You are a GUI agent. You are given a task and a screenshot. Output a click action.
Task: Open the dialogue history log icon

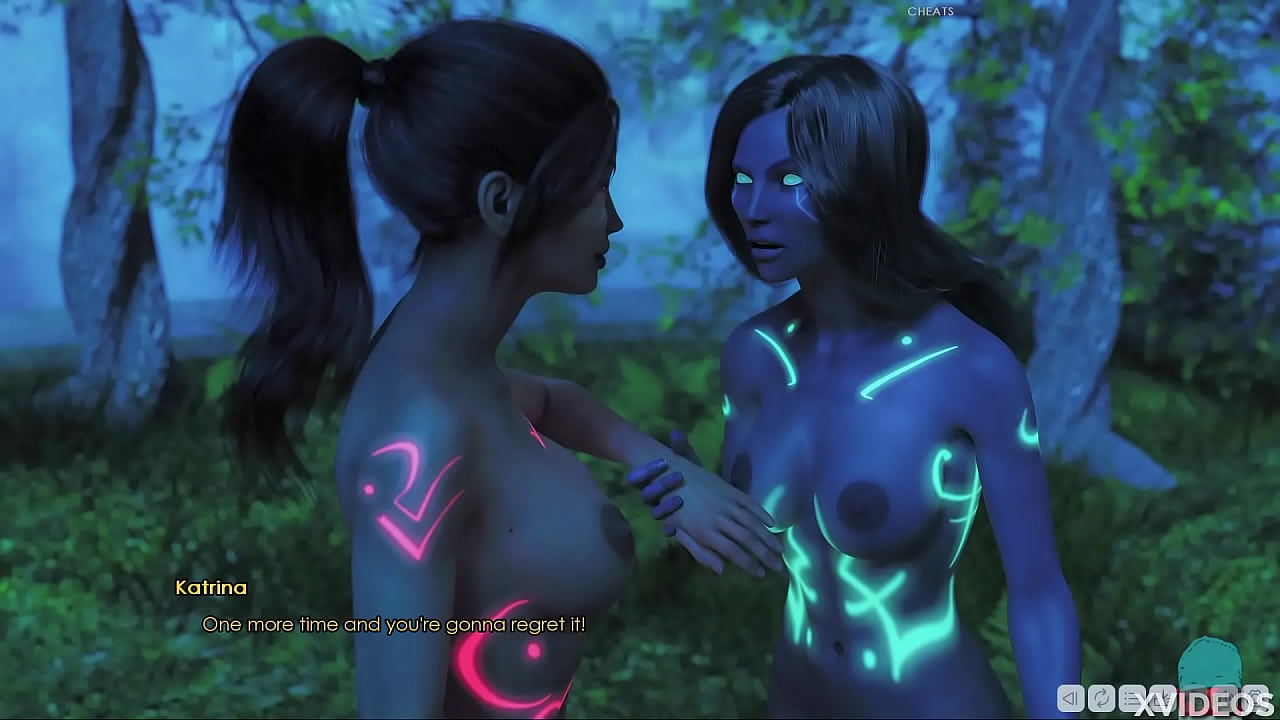[x=1132, y=698]
